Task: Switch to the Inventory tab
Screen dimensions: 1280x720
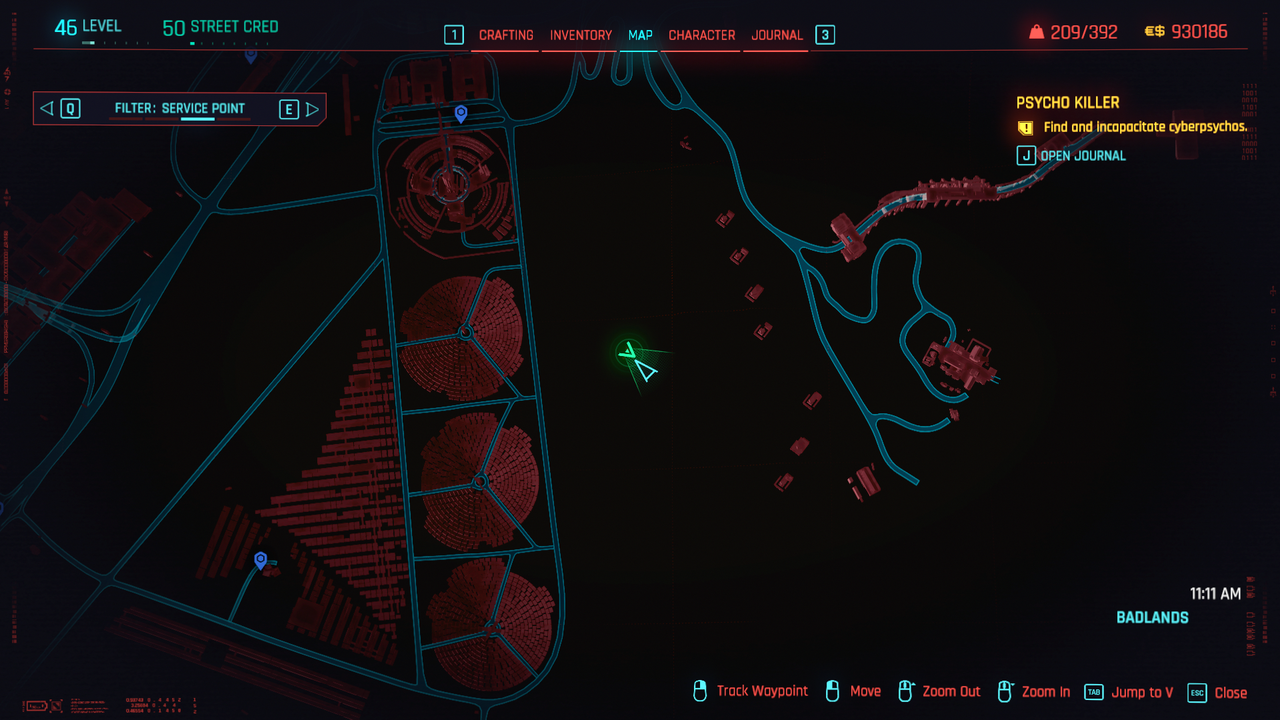Action: click(581, 35)
